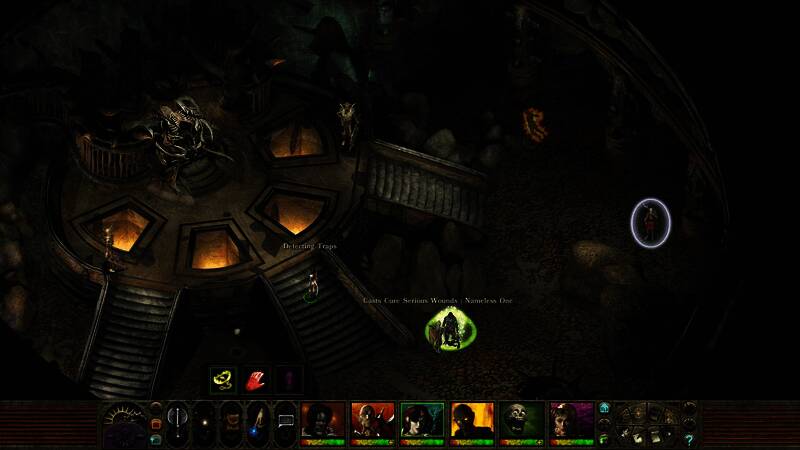
Task: Click the teal arrow button beside the portraits
Action: [605, 408]
